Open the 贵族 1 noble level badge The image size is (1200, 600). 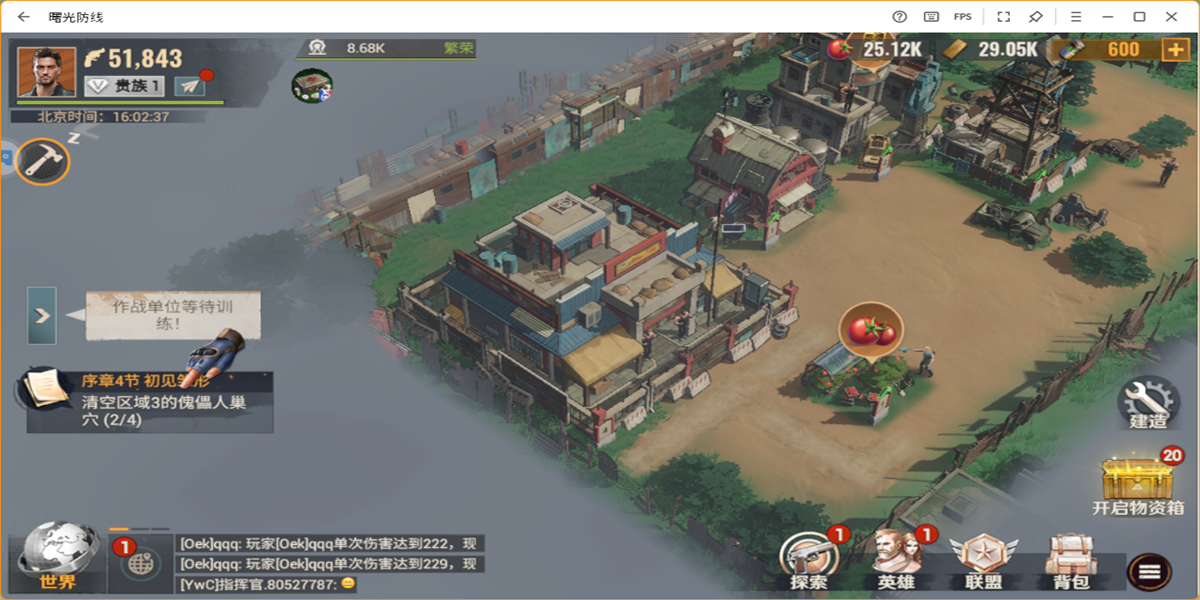click(x=125, y=86)
